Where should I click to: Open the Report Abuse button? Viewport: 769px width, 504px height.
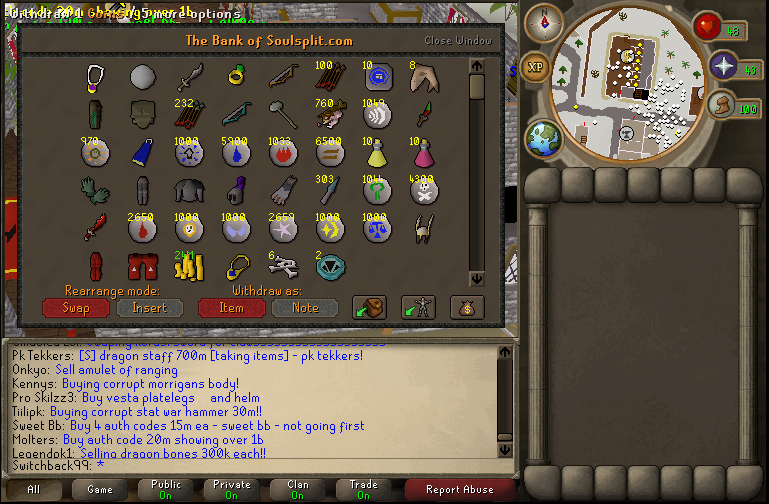(x=459, y=489)
